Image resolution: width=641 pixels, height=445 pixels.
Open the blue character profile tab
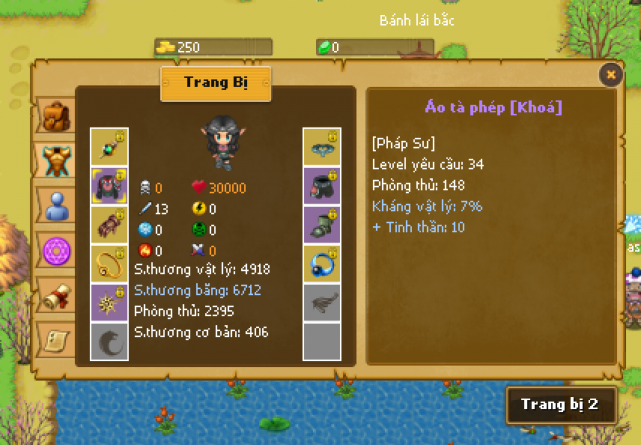pyautogui.click(x=56, y=205)
